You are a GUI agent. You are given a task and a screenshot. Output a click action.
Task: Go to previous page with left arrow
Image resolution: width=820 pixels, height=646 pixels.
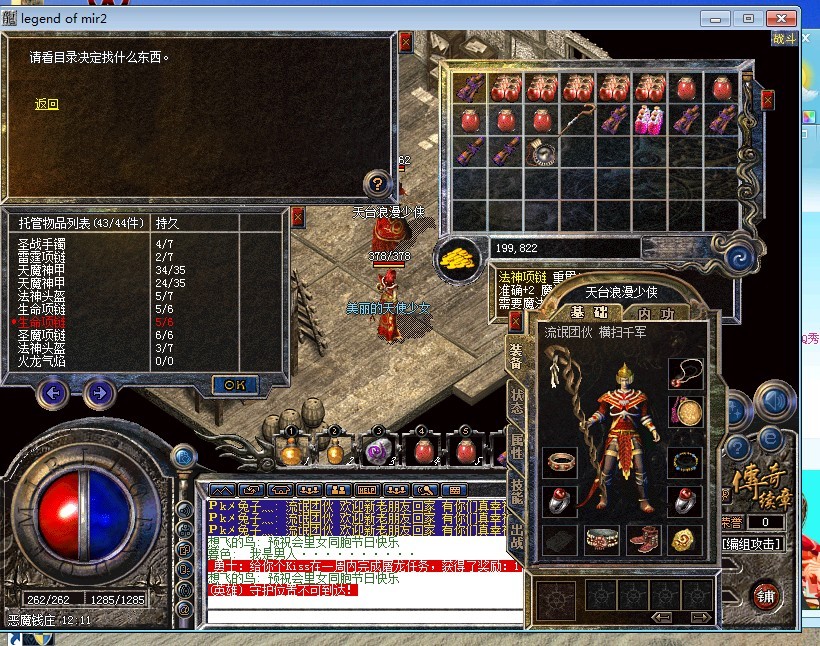coord(54,393)
